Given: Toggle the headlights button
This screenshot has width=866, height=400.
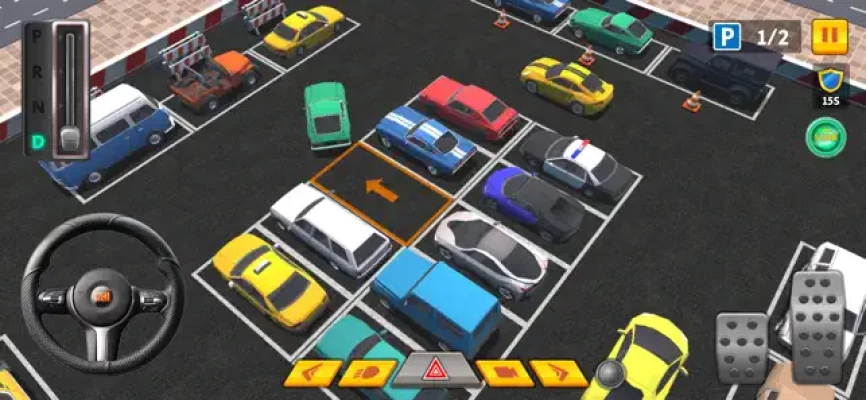Looking at the screenshot, I should [x=367, y=373].
